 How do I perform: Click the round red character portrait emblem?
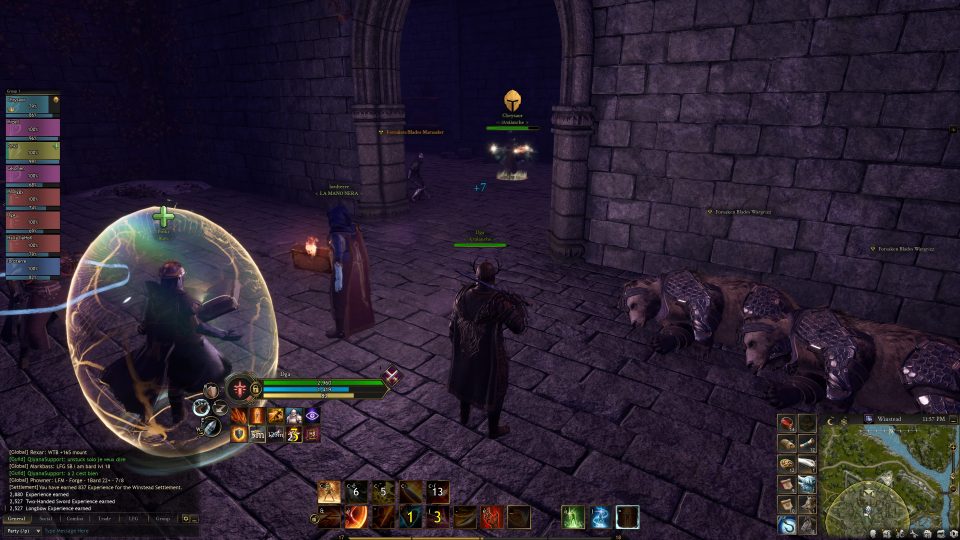[241, 387]
